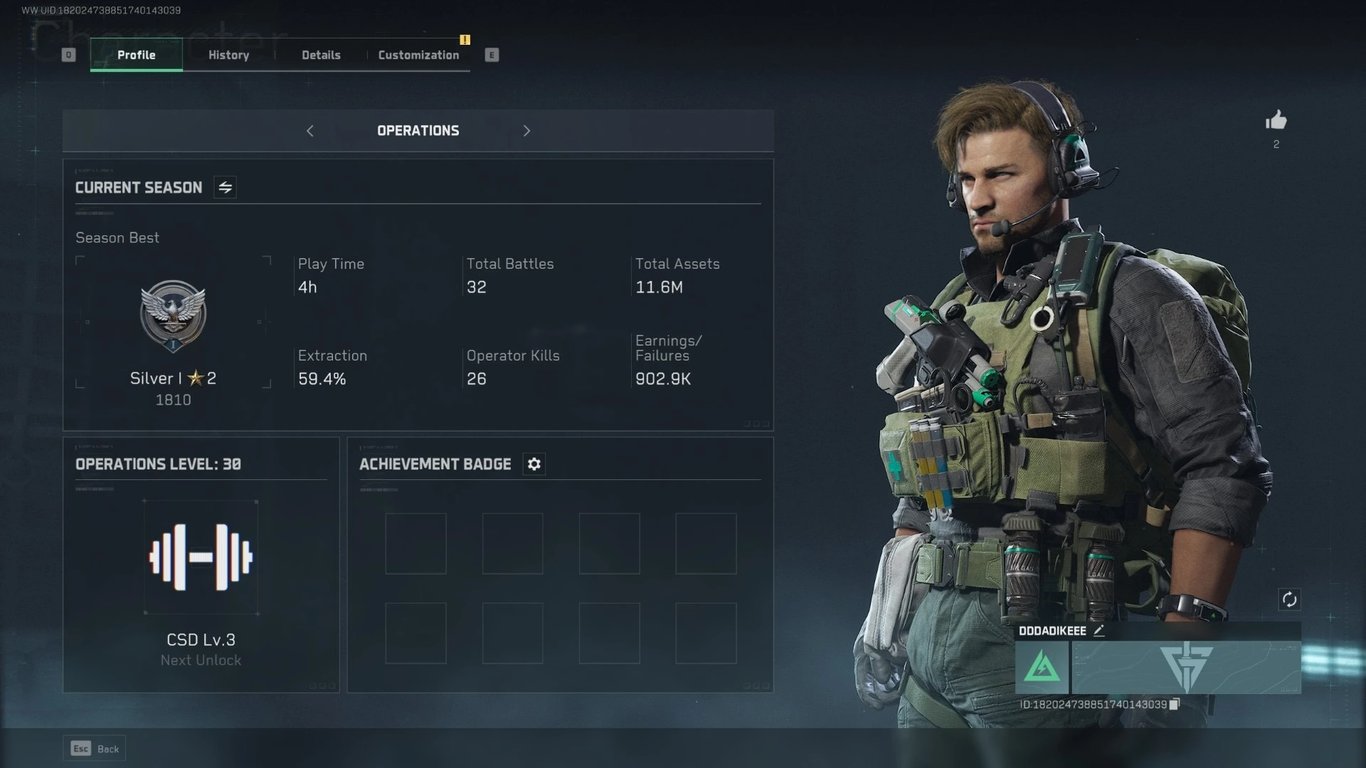The width and height of the screenshot is (1366, 768).
Task: Give a thumbs up like
Action: pyautogui.click(x=1276, y=121)
